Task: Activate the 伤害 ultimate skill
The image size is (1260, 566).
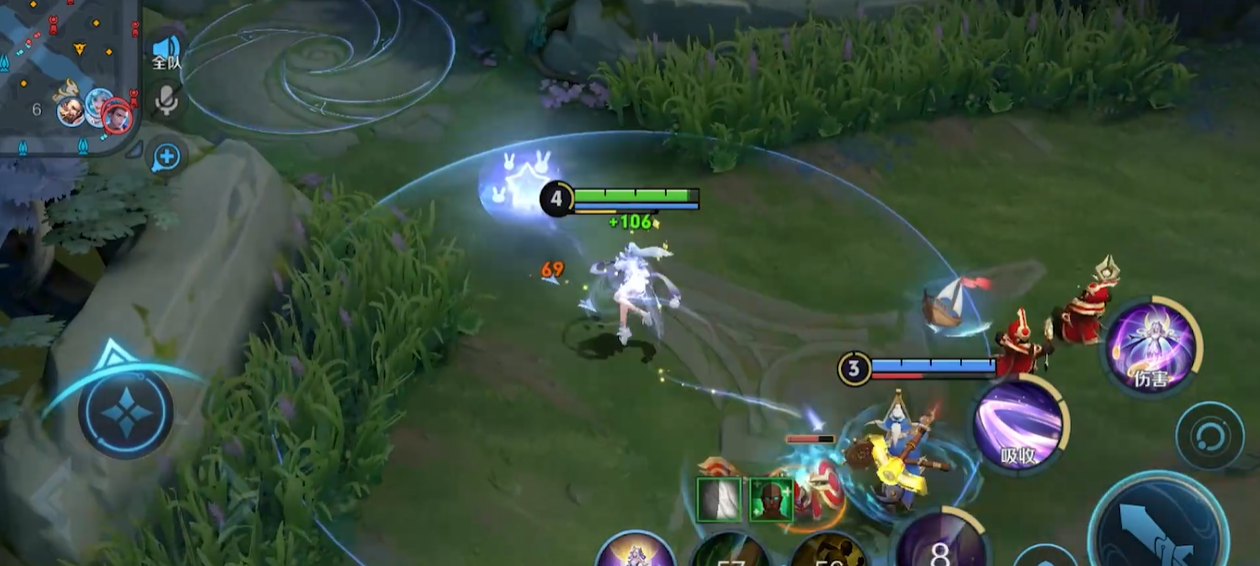Action: 1150,345
